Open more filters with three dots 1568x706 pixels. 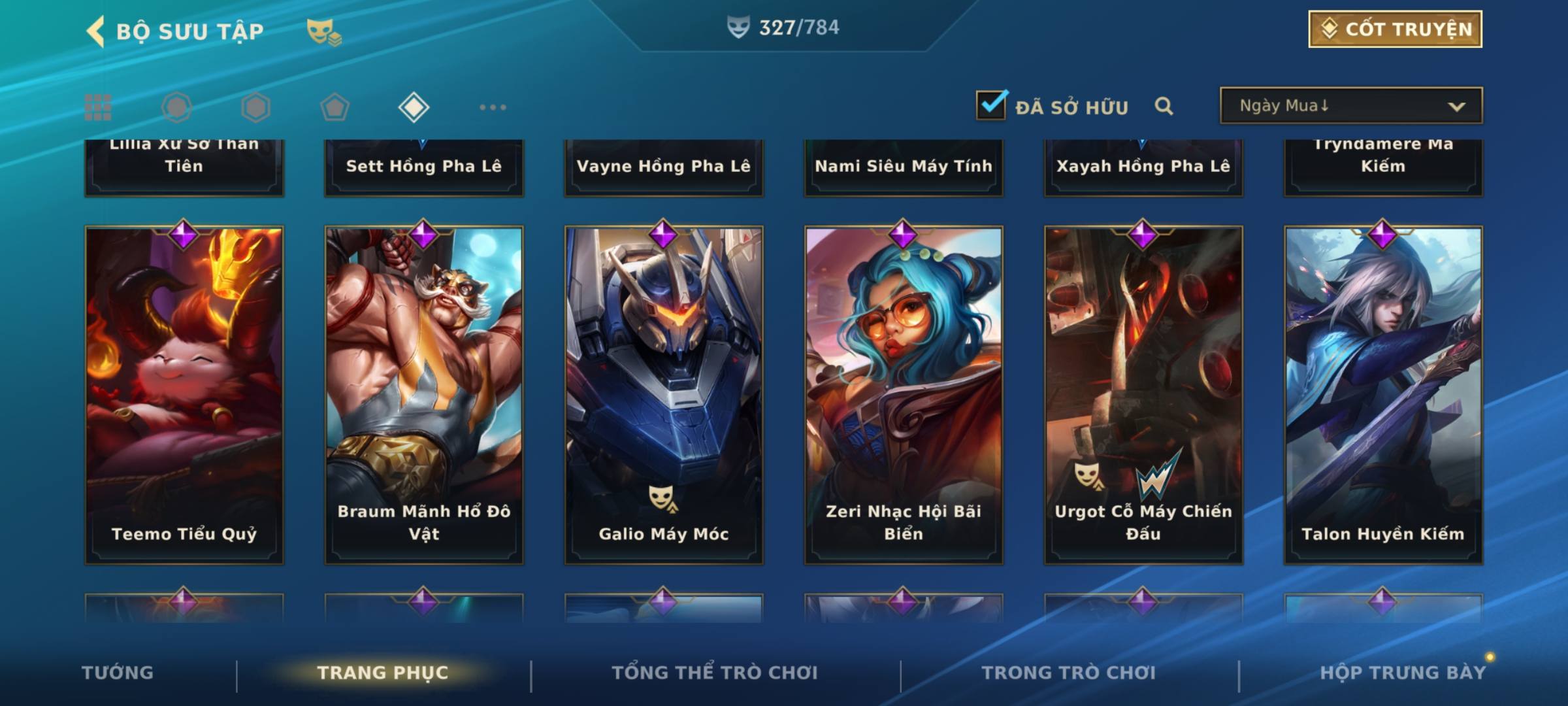(x=493, y=107)
